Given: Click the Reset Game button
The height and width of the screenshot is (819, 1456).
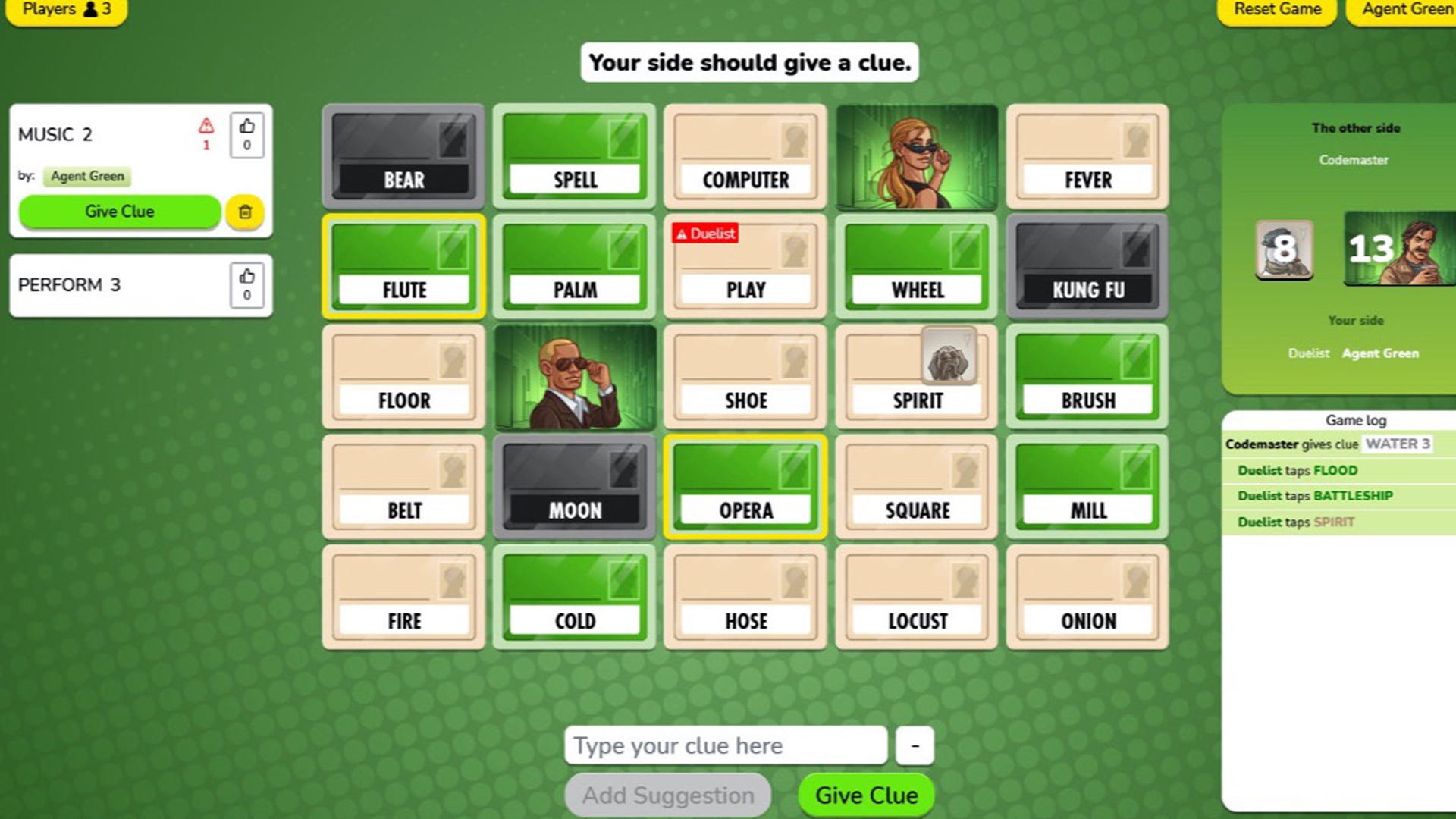Looking at the screenshot, I should 1276,10.
